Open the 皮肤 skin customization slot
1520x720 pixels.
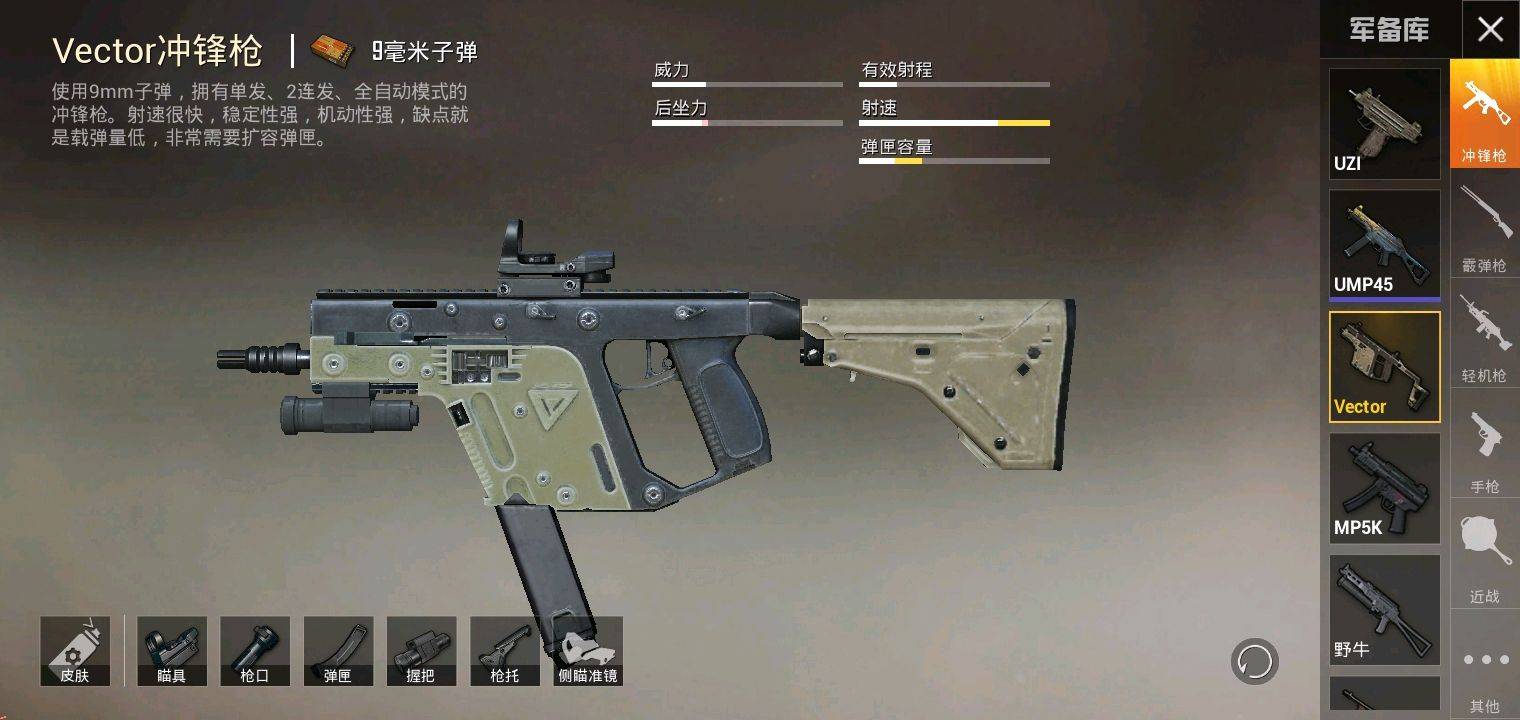pos(74,650)
